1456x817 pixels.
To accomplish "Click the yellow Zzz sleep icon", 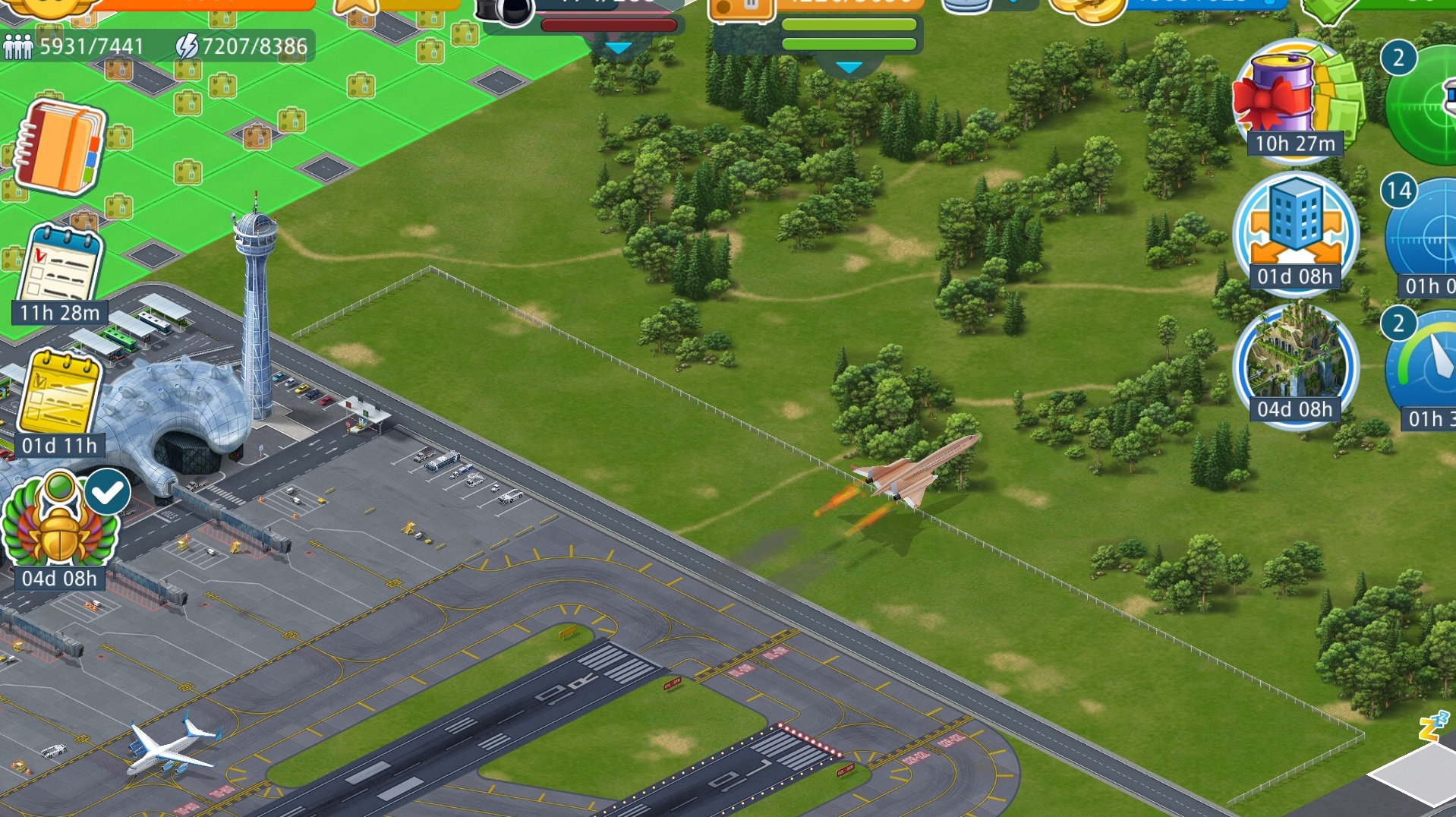I will (x=1433, y=725).
